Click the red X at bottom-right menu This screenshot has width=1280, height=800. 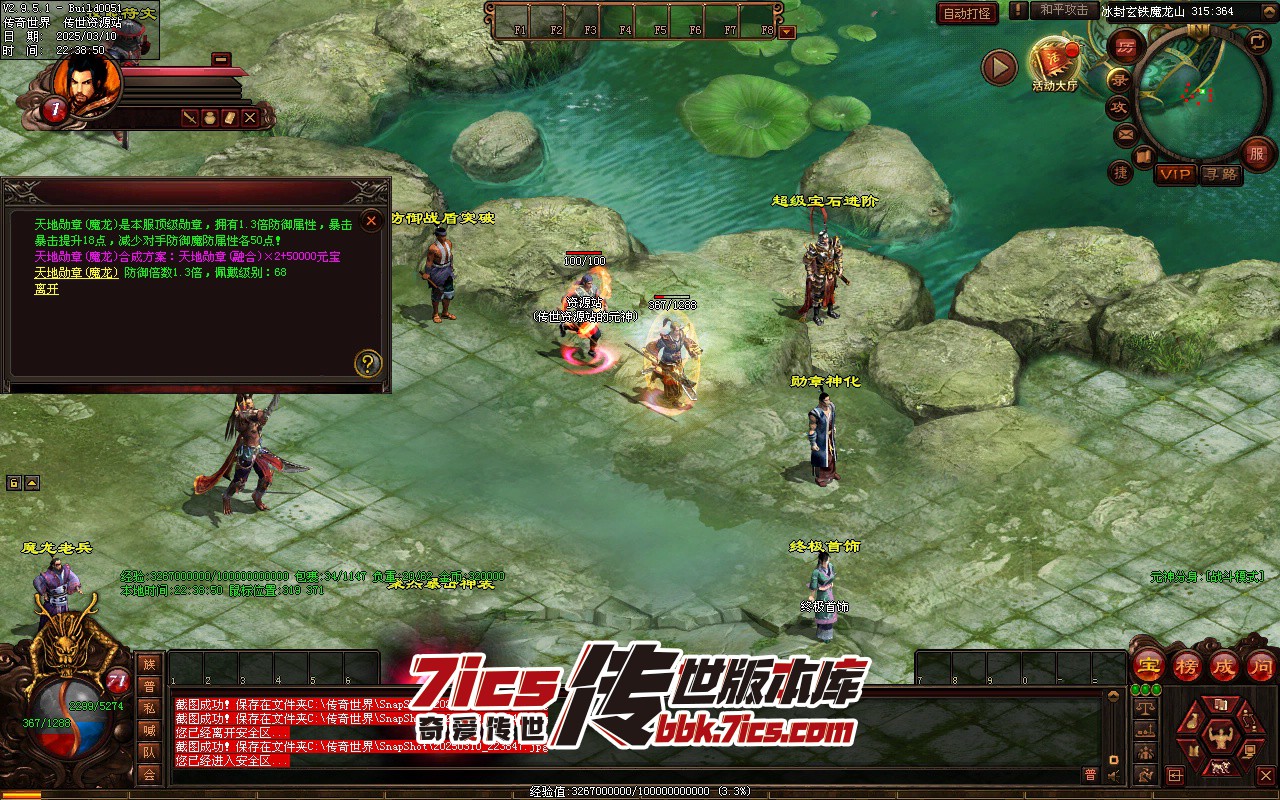1265,775
